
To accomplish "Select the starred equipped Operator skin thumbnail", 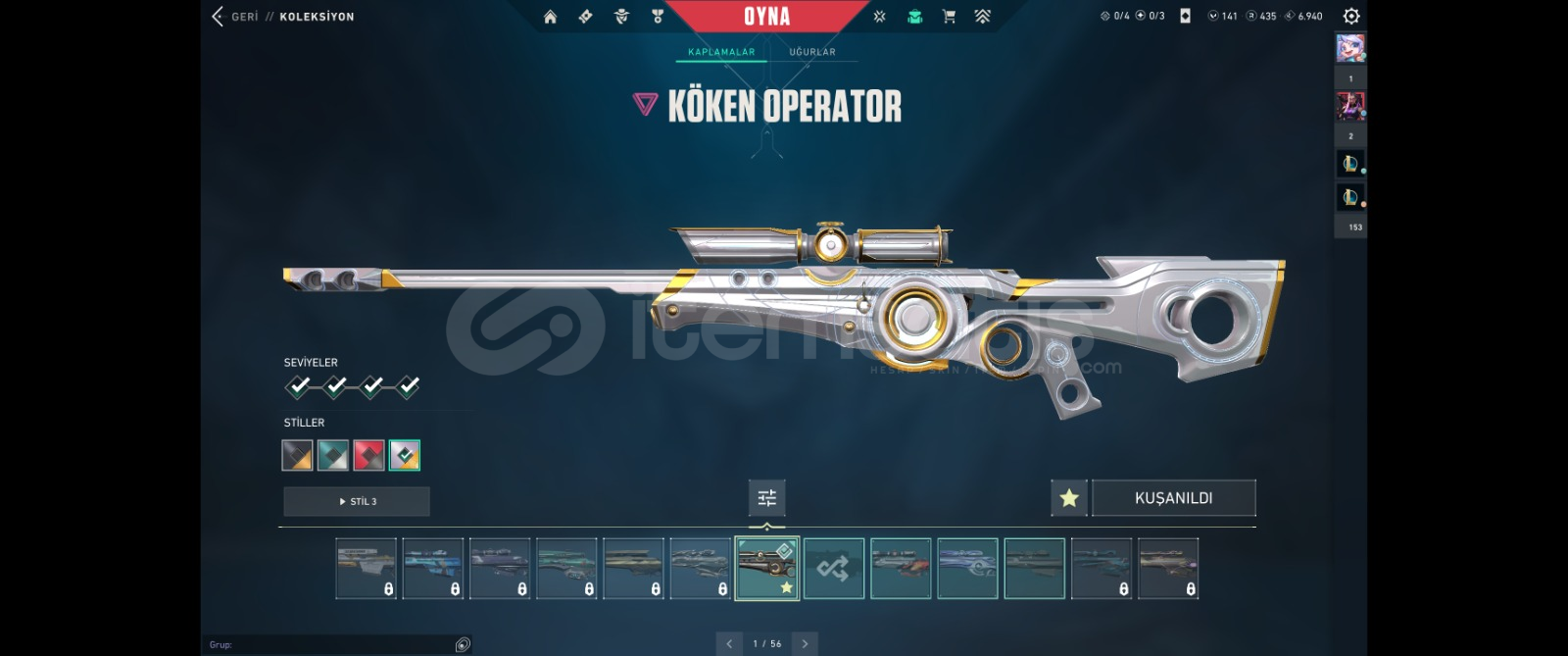I will 766,569.
